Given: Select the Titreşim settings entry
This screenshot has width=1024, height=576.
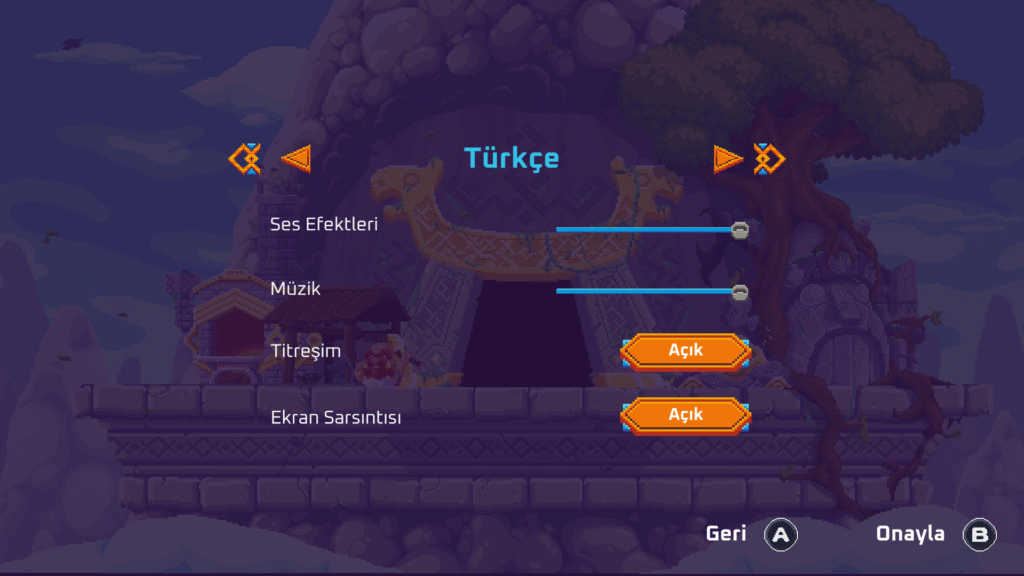Looking at the screenshot, I should [306, 351].
